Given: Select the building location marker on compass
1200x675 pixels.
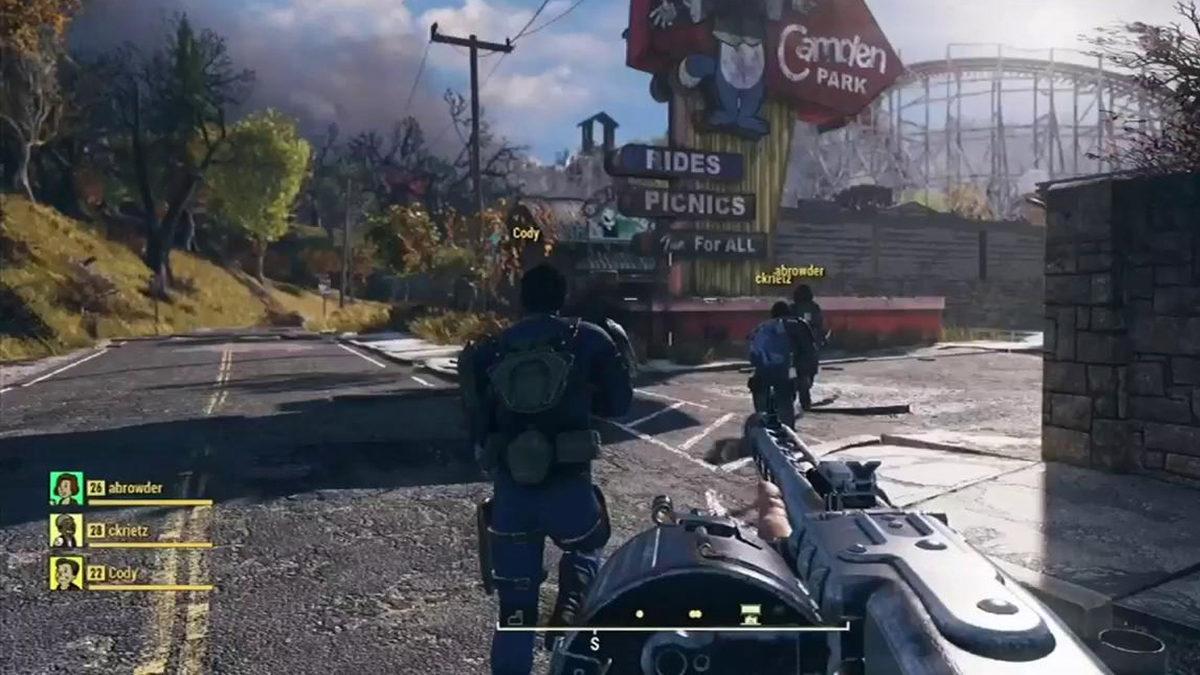Looking at the screenshot, I should click(x=746, y=613).
